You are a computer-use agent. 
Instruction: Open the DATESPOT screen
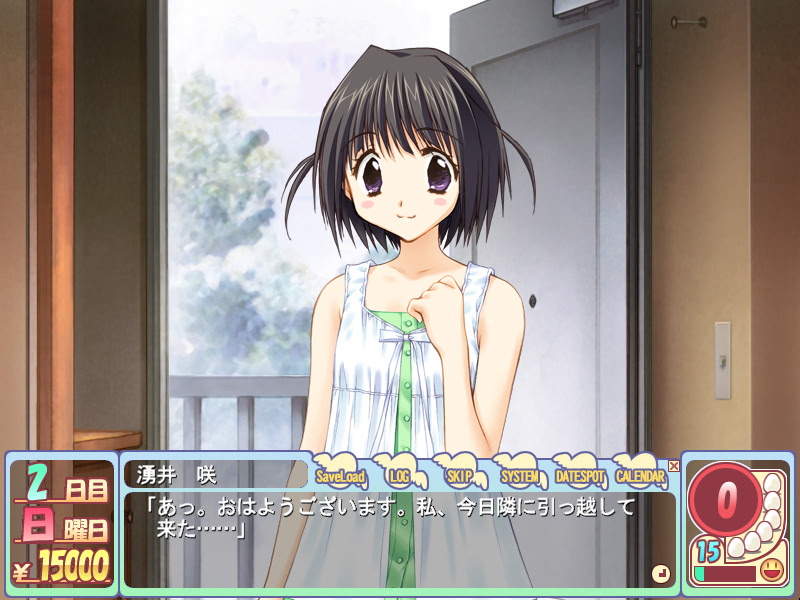pyautogui.click(x=580, y=476)
